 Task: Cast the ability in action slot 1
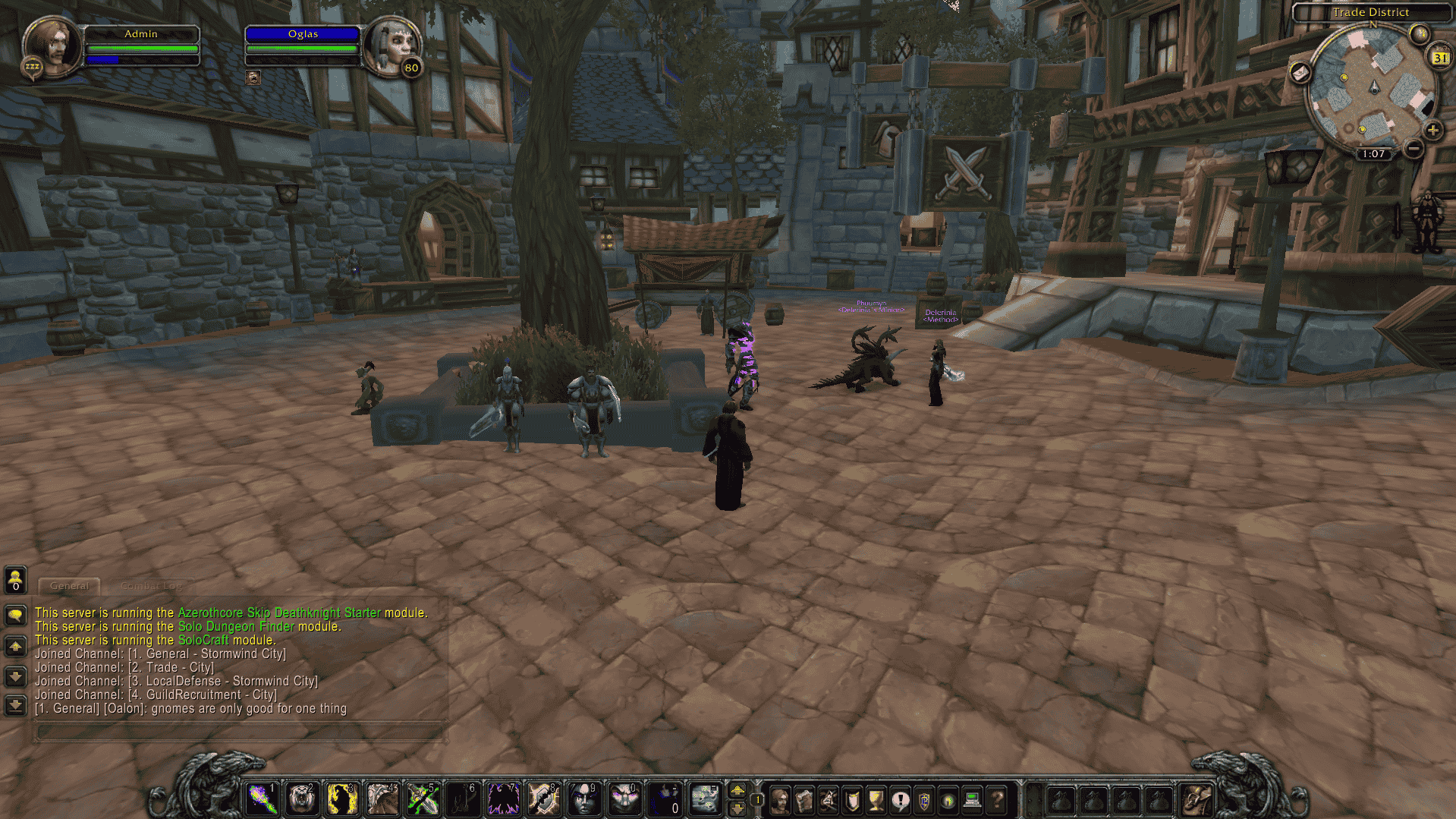pyautogui.click(x=262, y=798)
